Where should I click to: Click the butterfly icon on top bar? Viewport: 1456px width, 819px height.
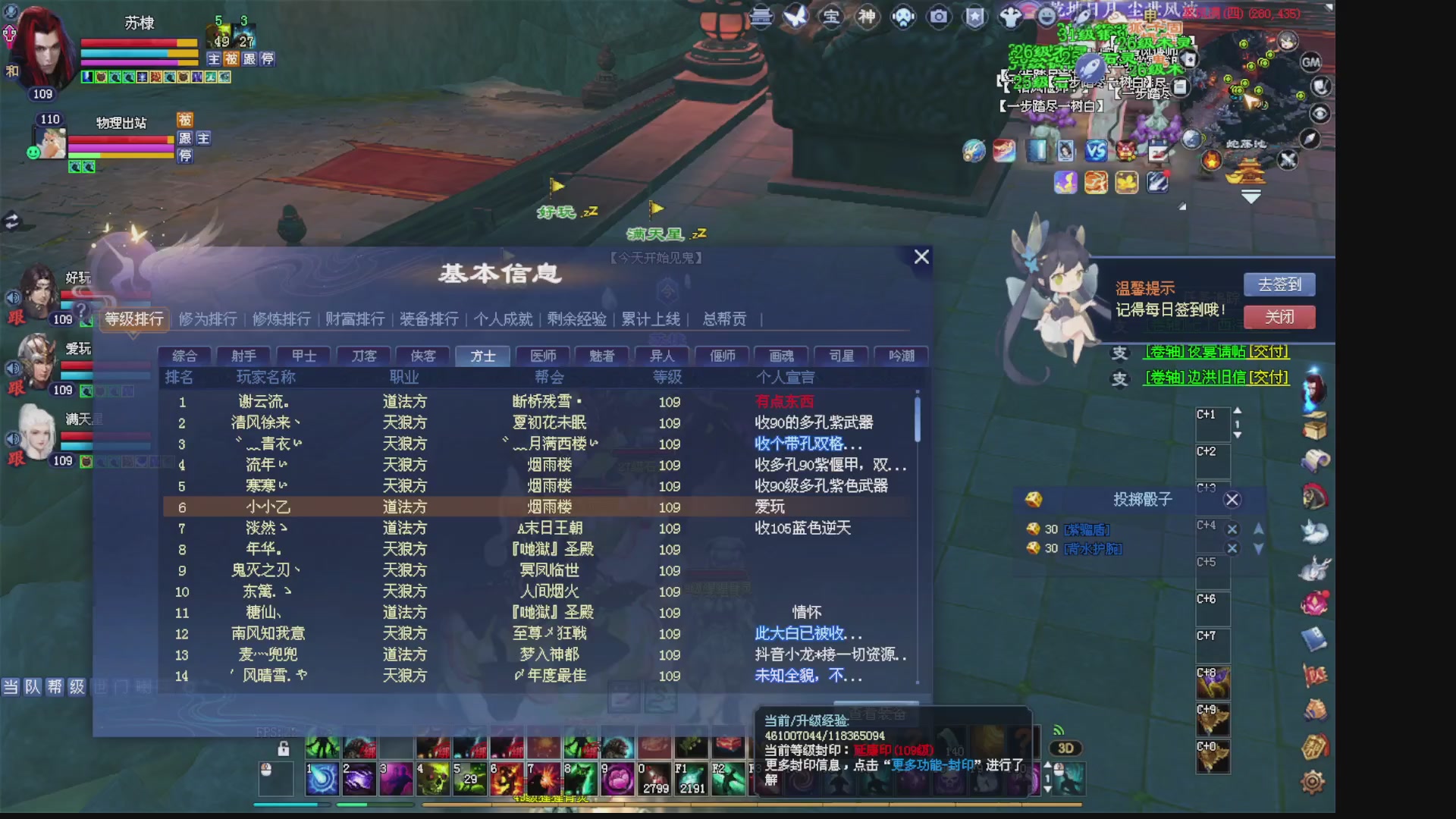click(795, 15)
